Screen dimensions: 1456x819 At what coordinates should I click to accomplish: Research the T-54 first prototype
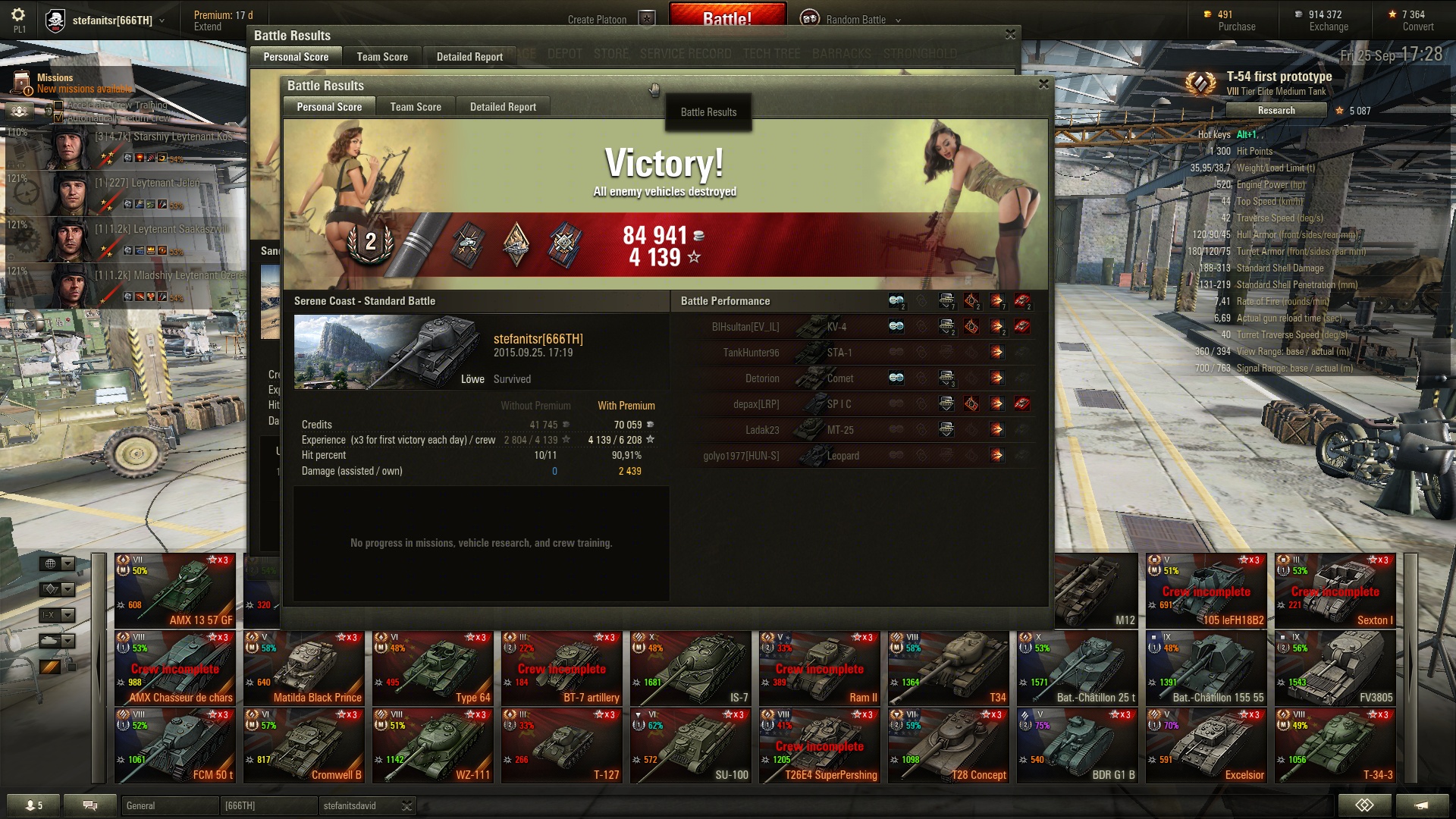coord(1276,111)
